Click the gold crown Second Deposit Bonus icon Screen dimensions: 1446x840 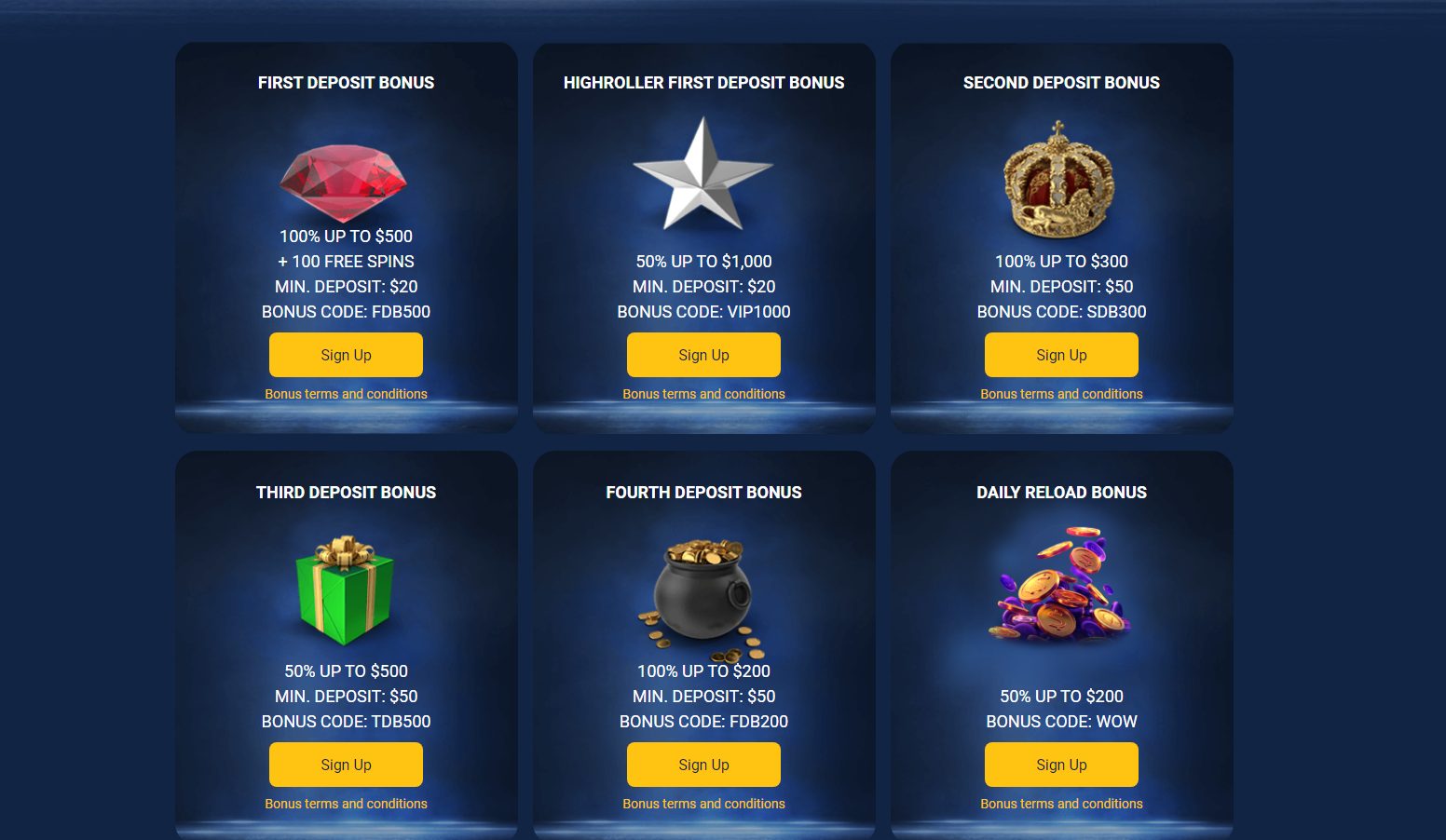1061,179
